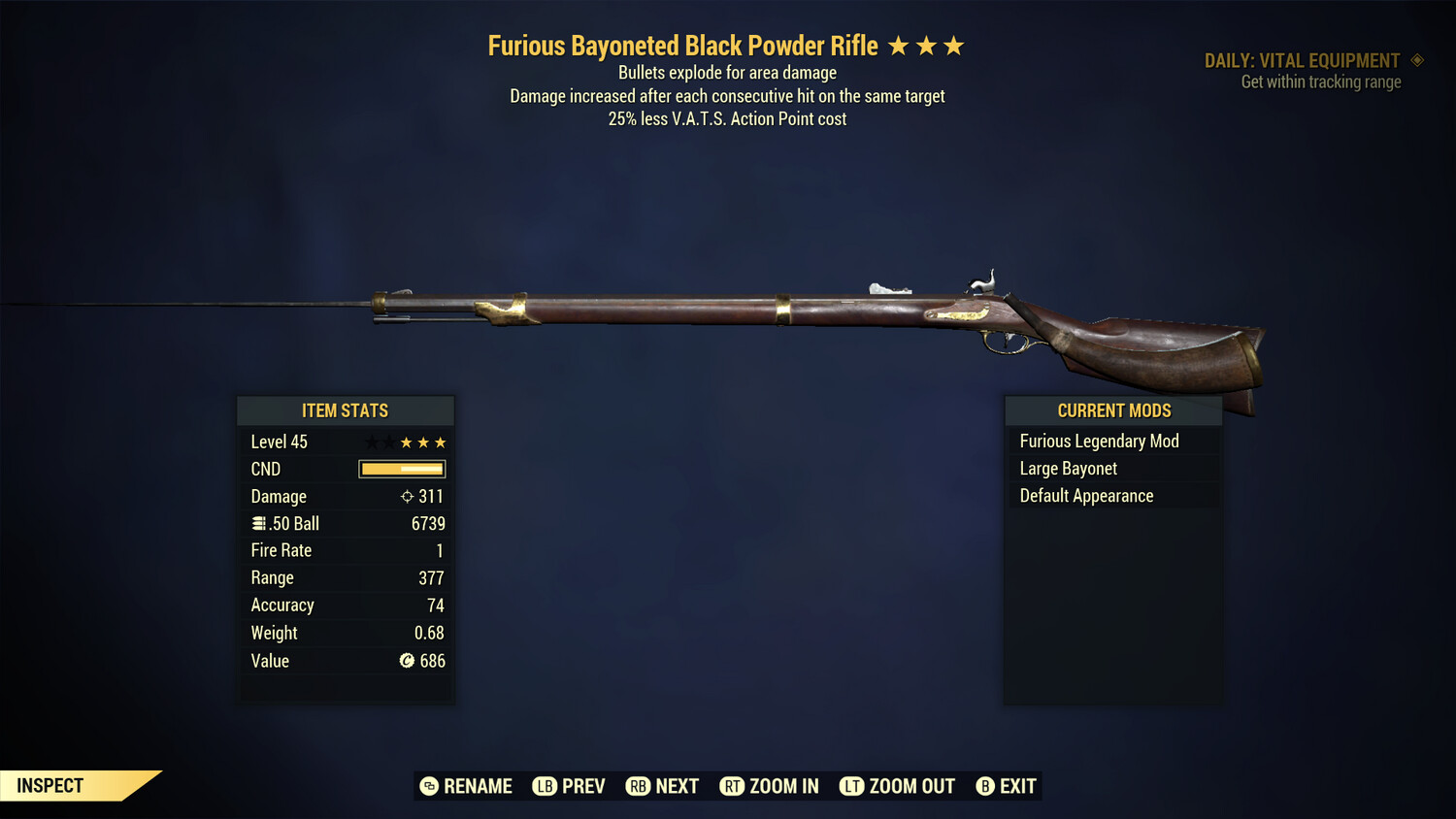Toggle the first legendary star on Level 45
Screen dimensions: 1456x819
click(370, 442)
